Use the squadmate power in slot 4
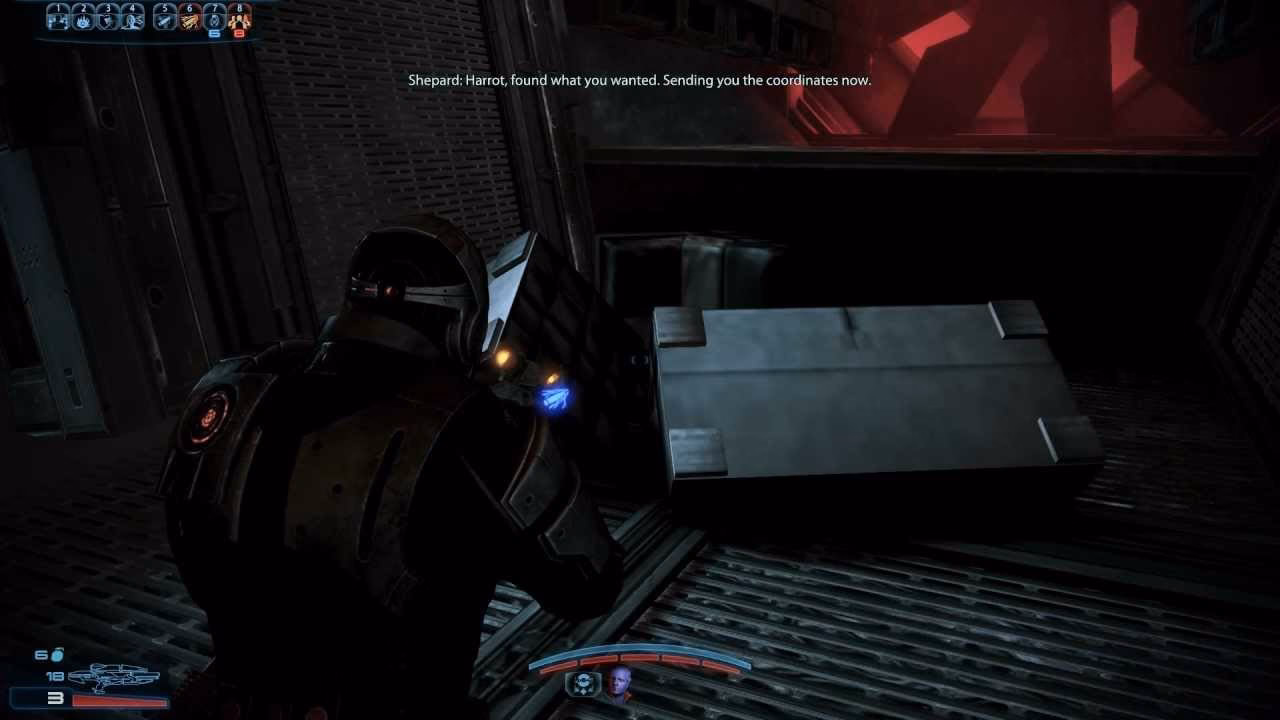The height and width of the screenshot is (720, 1280). point(131,22)
